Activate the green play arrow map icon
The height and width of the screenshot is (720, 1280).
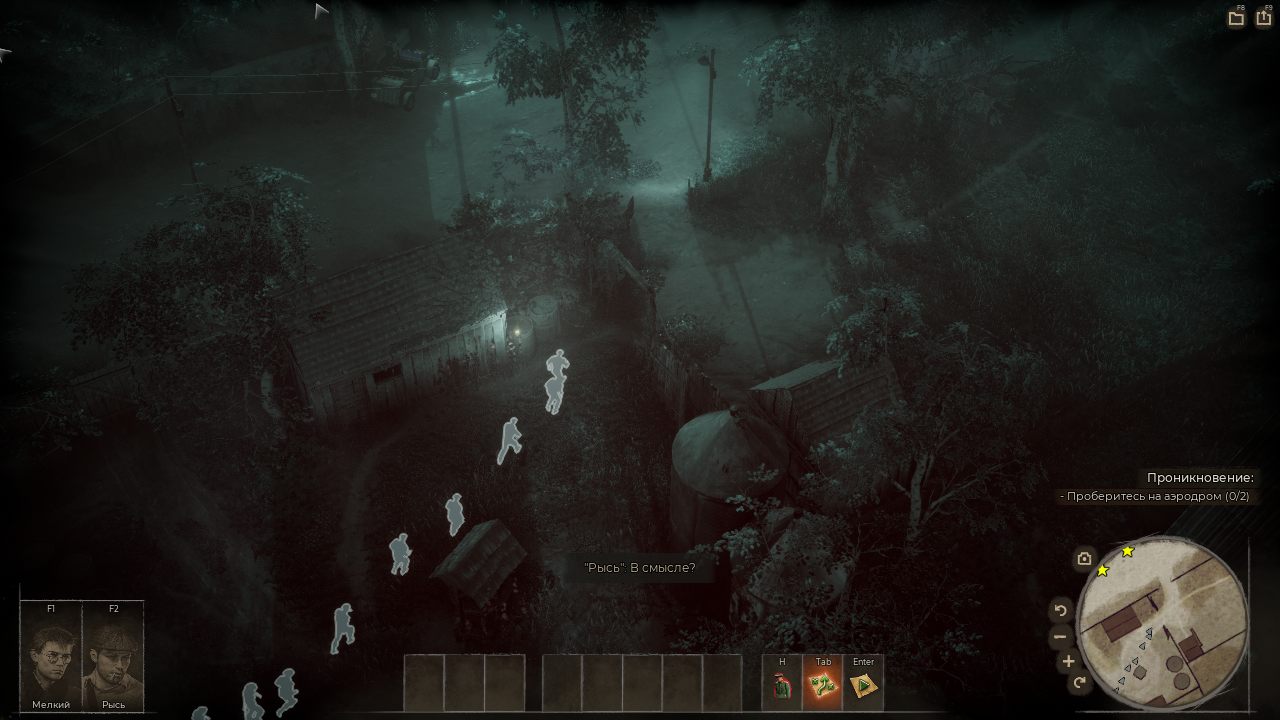[x=863, y=685]
